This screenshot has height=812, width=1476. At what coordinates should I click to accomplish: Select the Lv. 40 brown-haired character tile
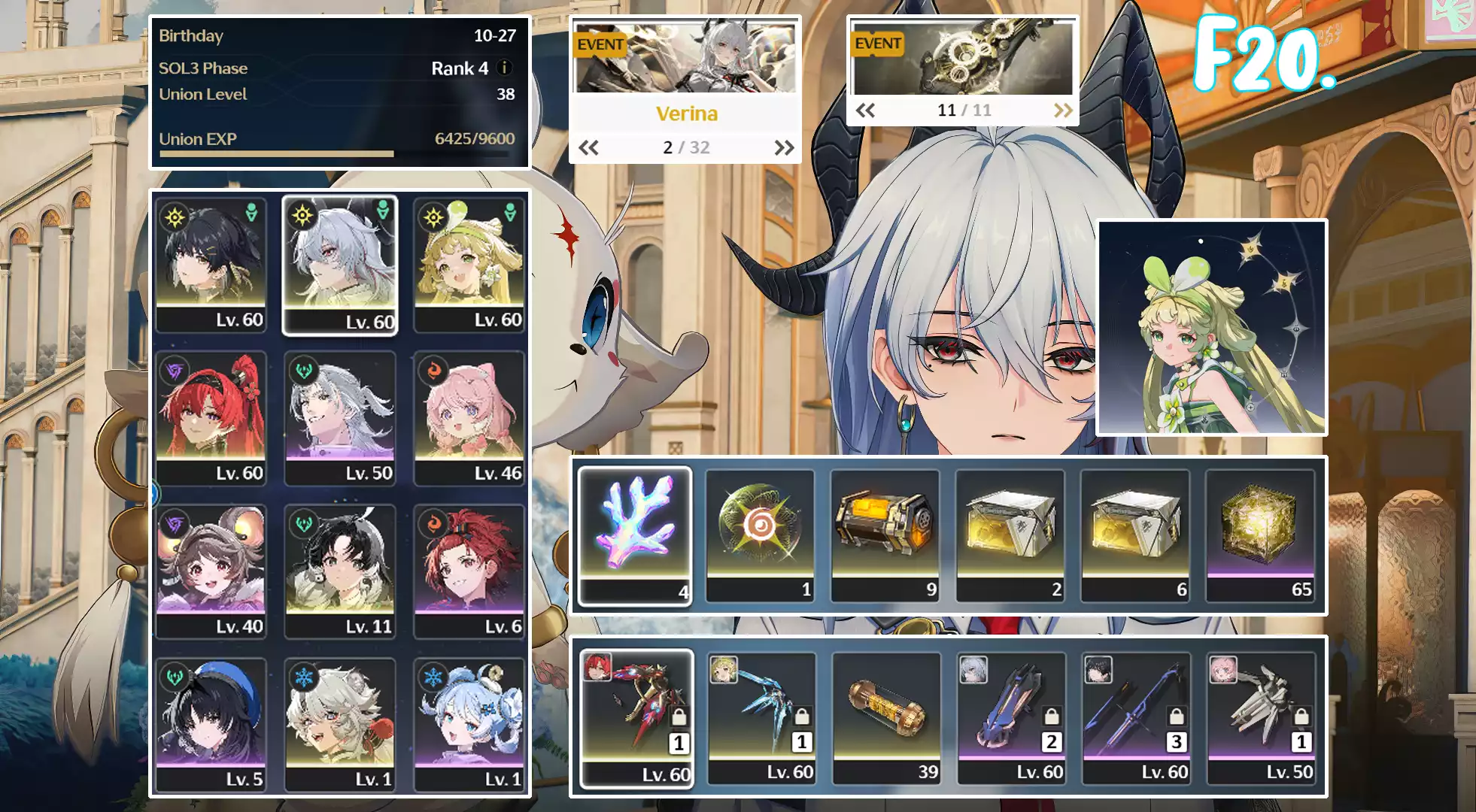211,571
